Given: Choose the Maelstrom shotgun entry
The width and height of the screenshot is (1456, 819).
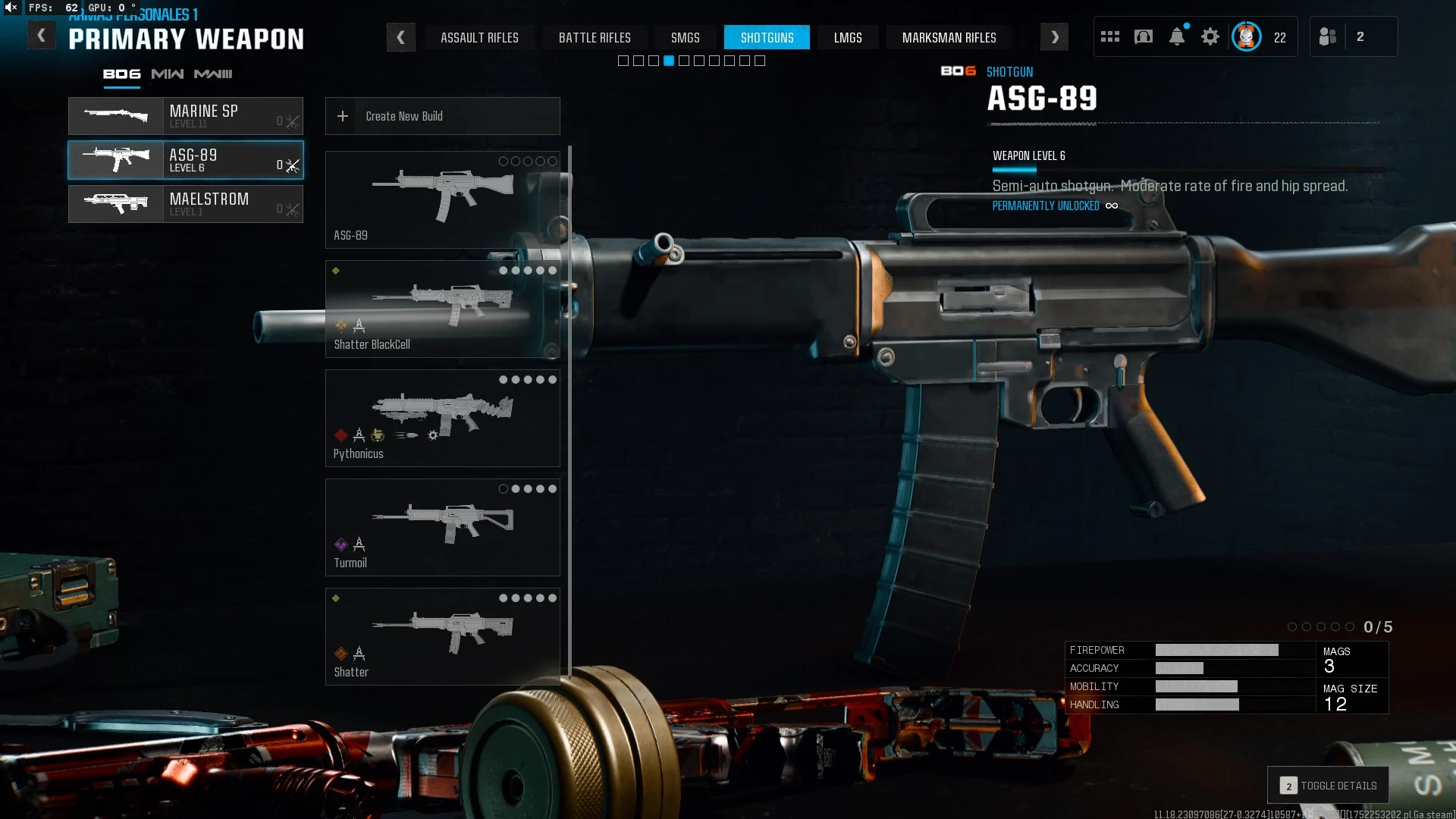Looking at the screenshot, I should 186,204.
